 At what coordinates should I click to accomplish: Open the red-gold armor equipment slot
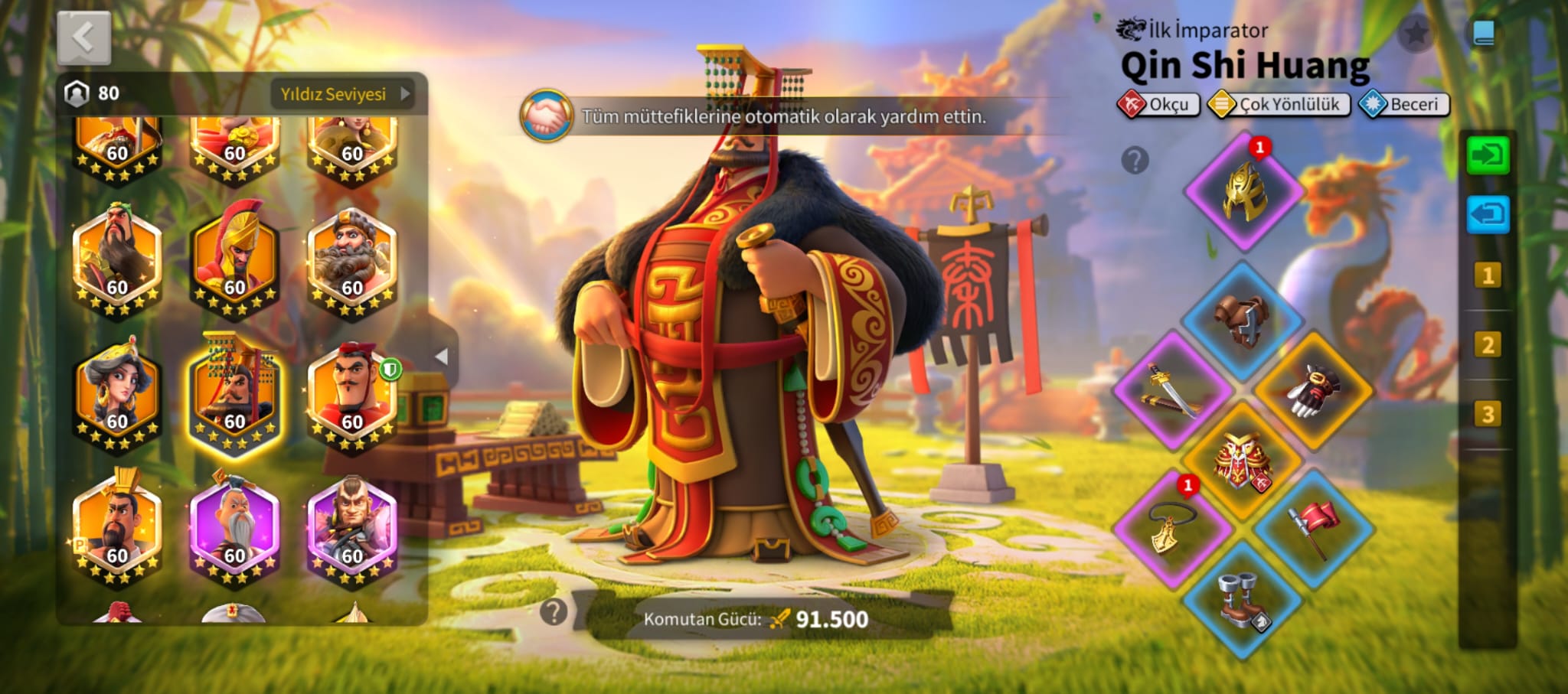(x=1243, y=461)
